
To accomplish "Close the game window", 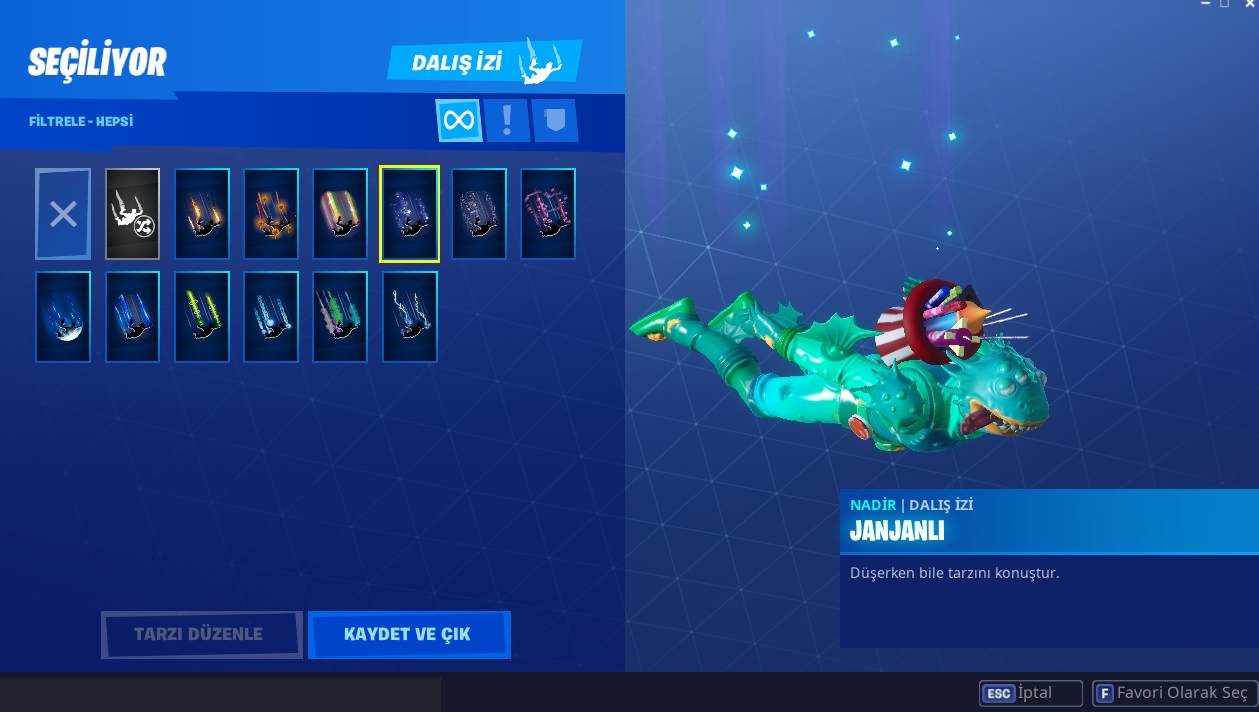I will click(x=1249, y=4).
